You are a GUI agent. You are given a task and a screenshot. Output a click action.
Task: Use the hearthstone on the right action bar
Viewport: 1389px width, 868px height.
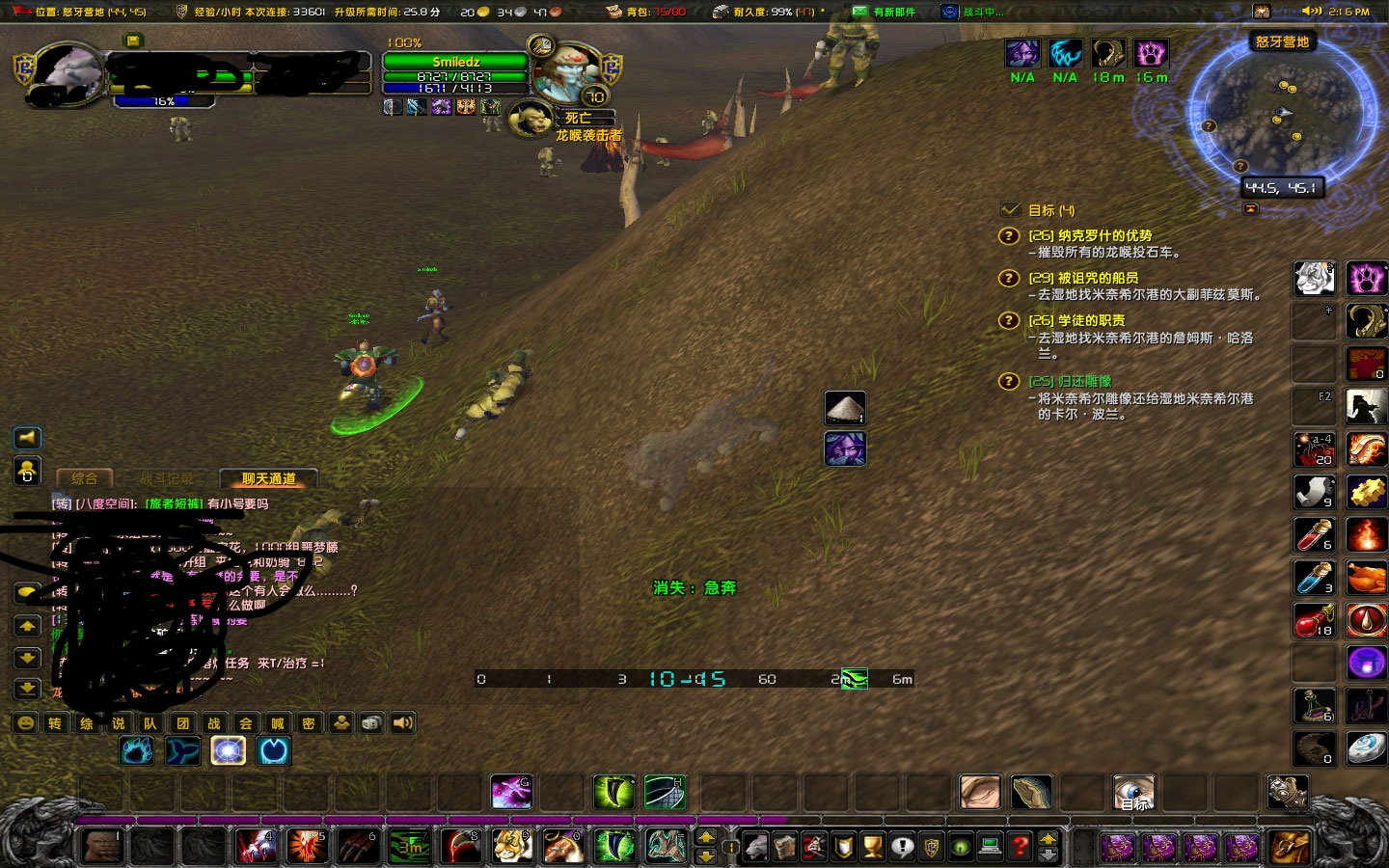tap(1366, 749)
